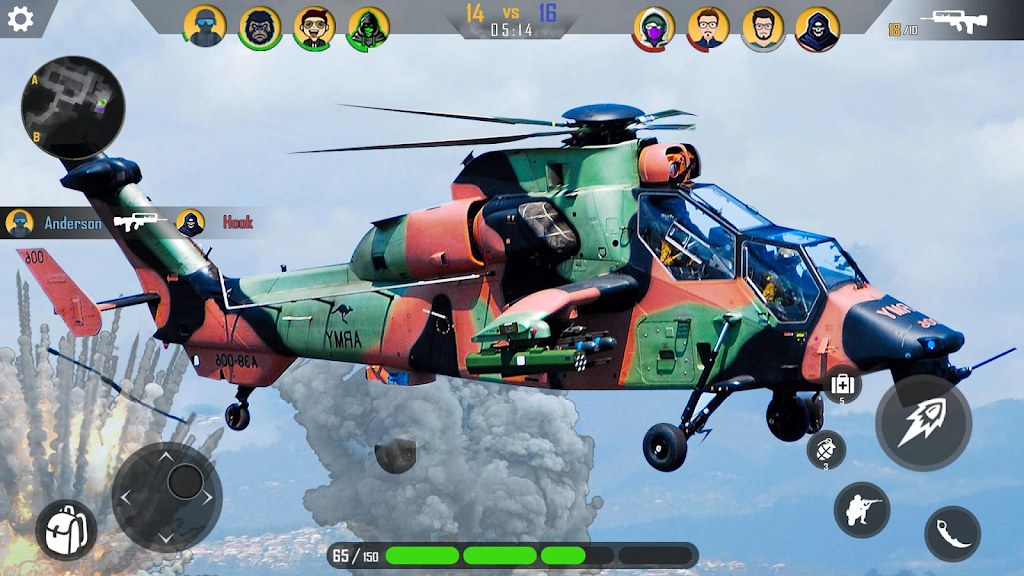Select the blue helmet soldier avatar
The width and height of the screenshot is (1024, 576).
[x=205, y=27]
